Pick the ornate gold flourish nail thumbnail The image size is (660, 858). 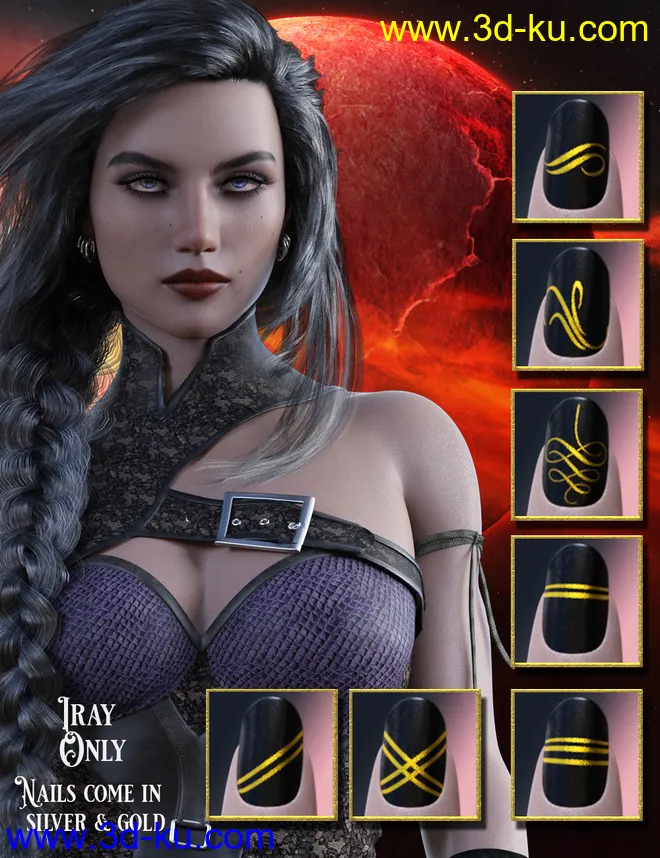[577, 453]
